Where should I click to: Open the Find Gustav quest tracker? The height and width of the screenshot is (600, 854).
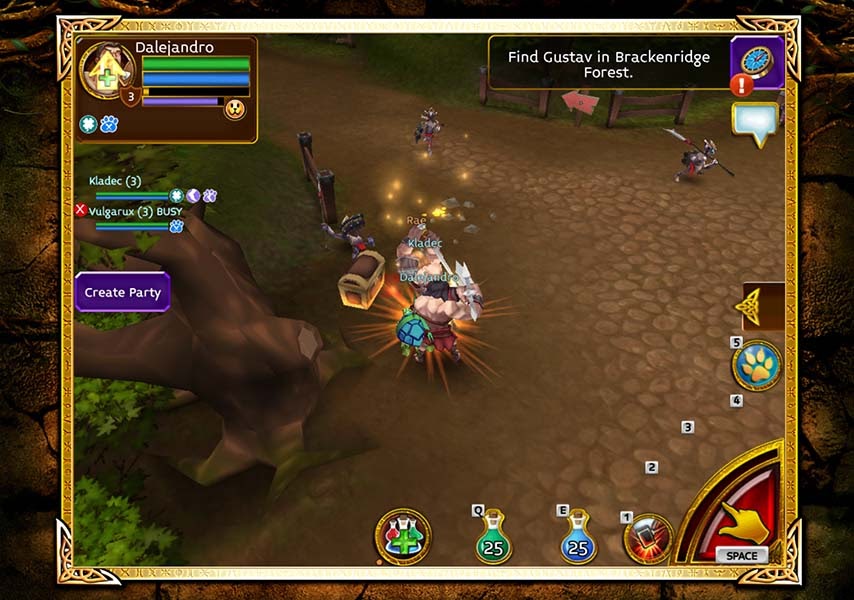[x=608, y=64]
